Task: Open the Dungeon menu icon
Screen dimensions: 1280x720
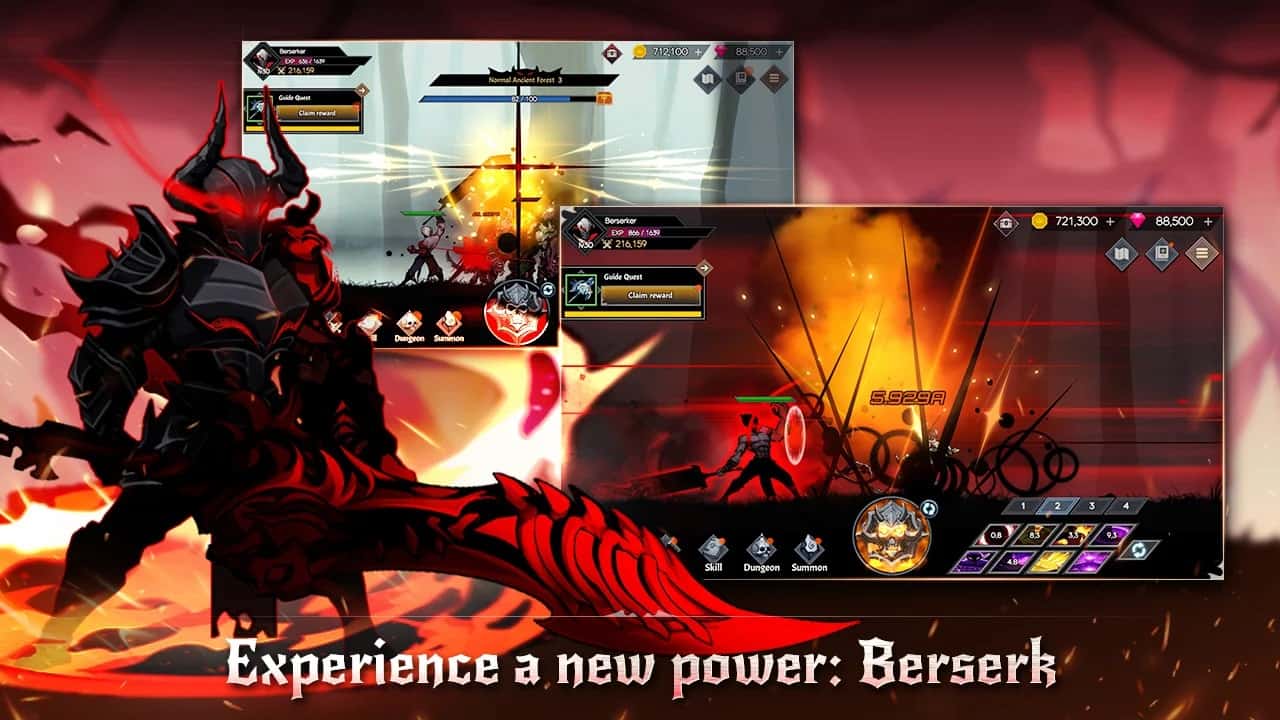Action: coord(763,548)
